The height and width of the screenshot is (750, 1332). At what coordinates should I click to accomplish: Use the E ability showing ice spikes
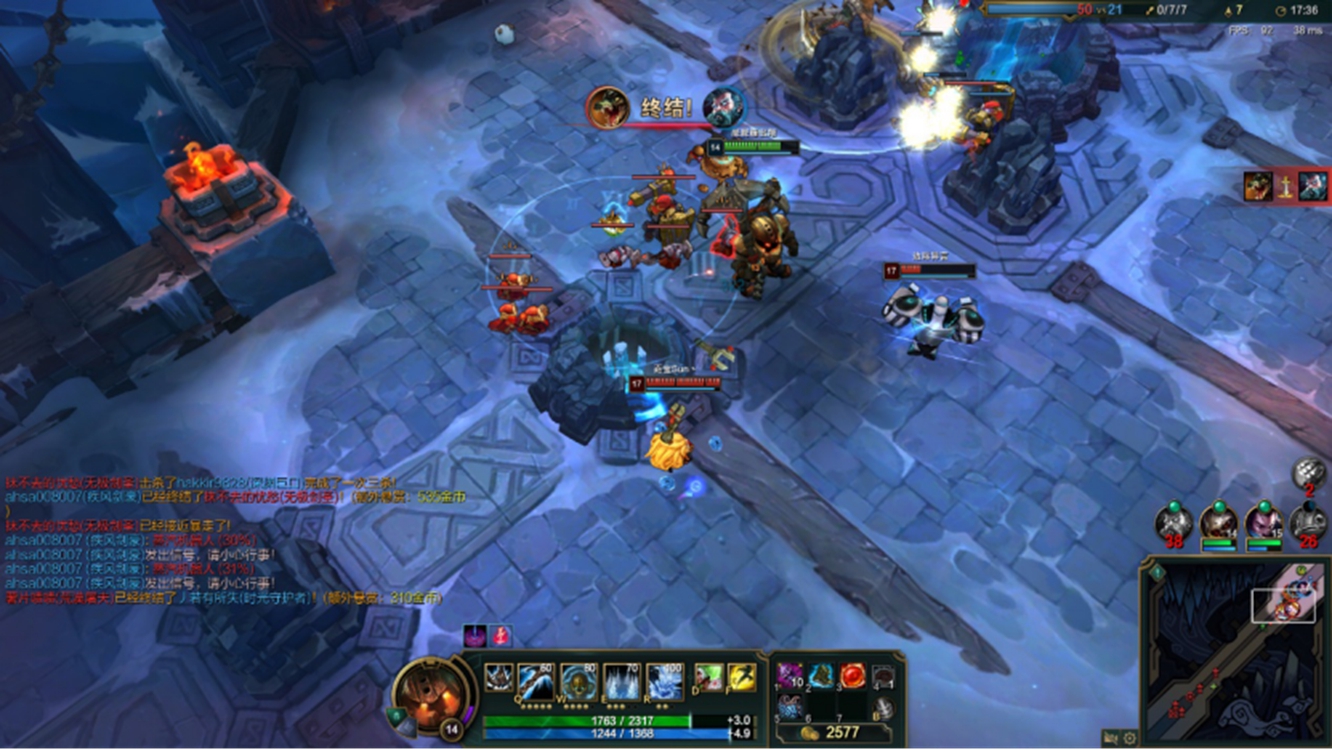[621, 680]
